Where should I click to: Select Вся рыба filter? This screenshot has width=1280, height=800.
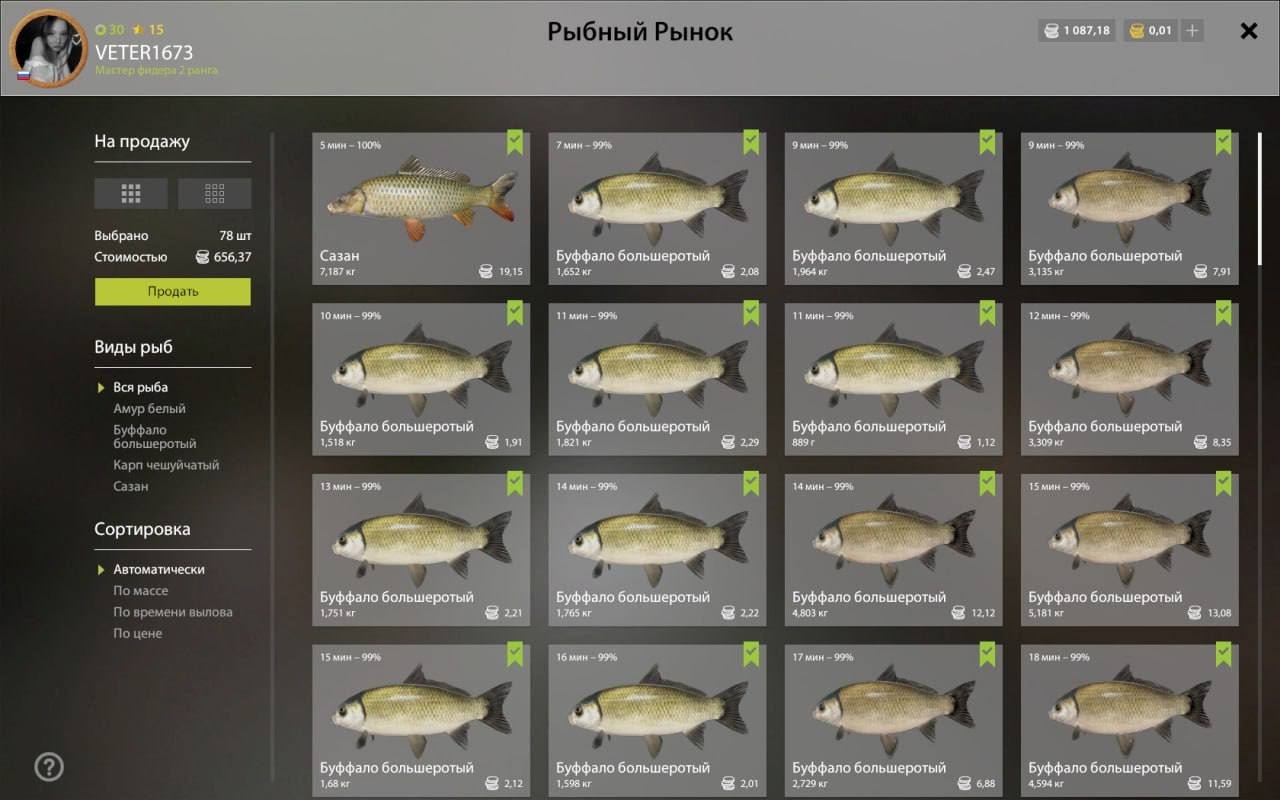(x=140, y=388)
